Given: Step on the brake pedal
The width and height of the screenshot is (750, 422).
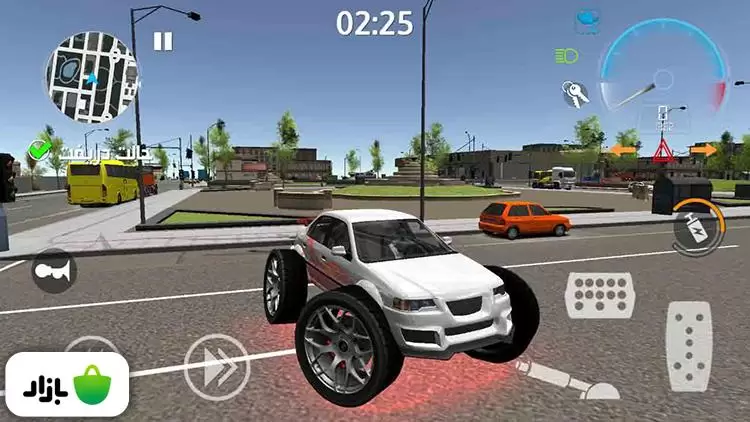Looking at the screenshot, I should click(600, 296).
